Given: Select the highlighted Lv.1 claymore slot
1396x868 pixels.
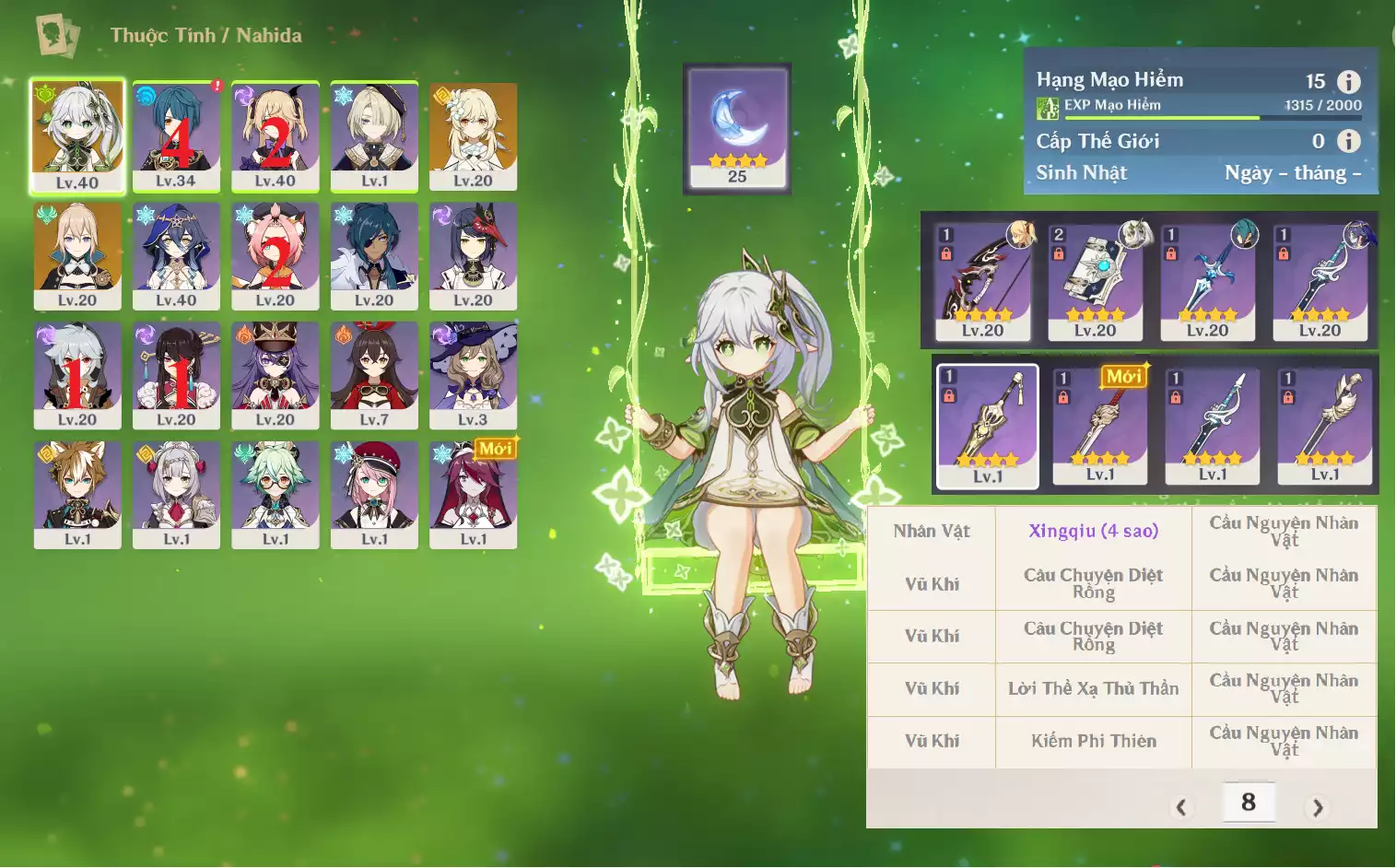Looking at the screenshot, I should [x=987, y=426].
